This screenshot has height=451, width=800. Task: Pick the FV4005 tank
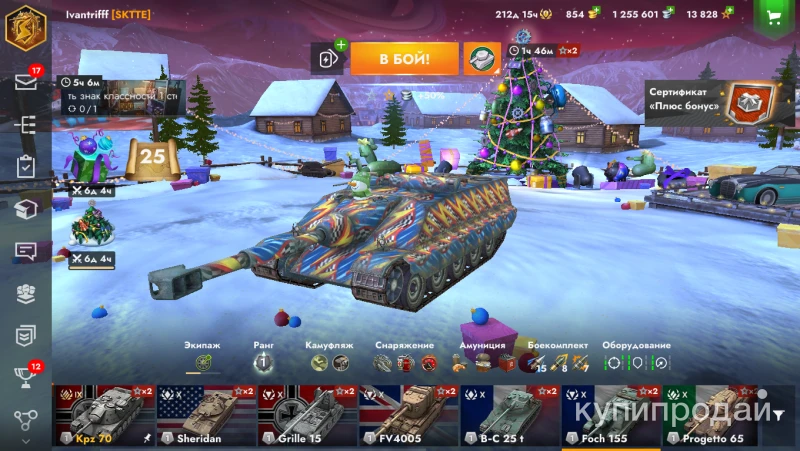407,415
